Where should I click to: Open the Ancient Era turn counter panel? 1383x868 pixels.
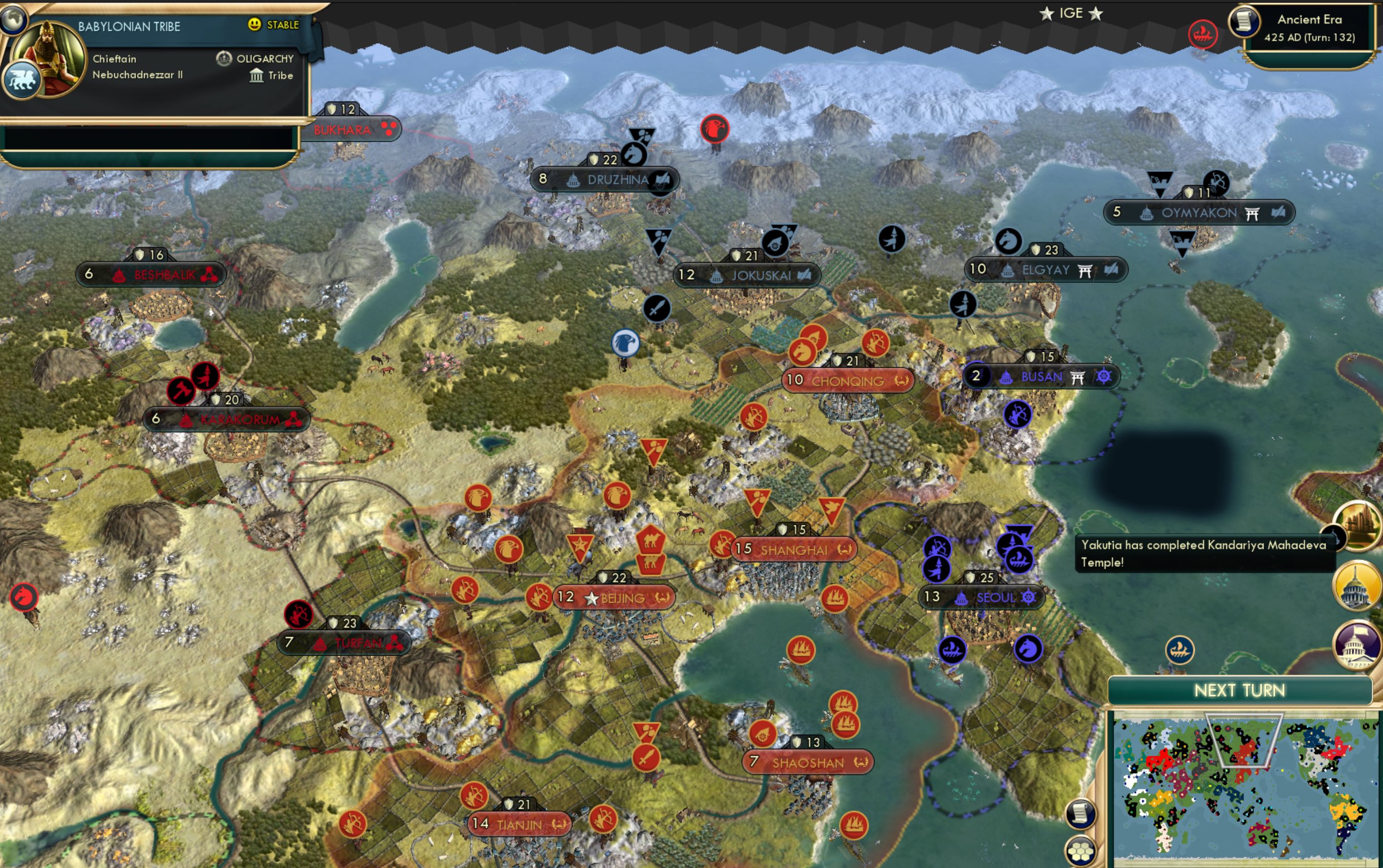point(1310,28)
